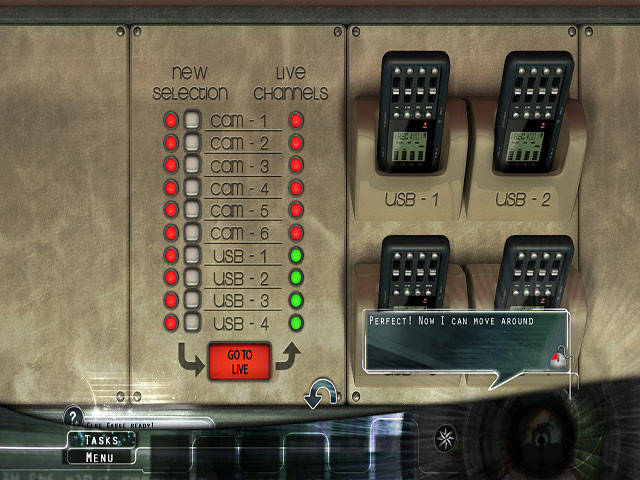Toggle the cam - 4 selection checkbox

[x=193, y=188]
